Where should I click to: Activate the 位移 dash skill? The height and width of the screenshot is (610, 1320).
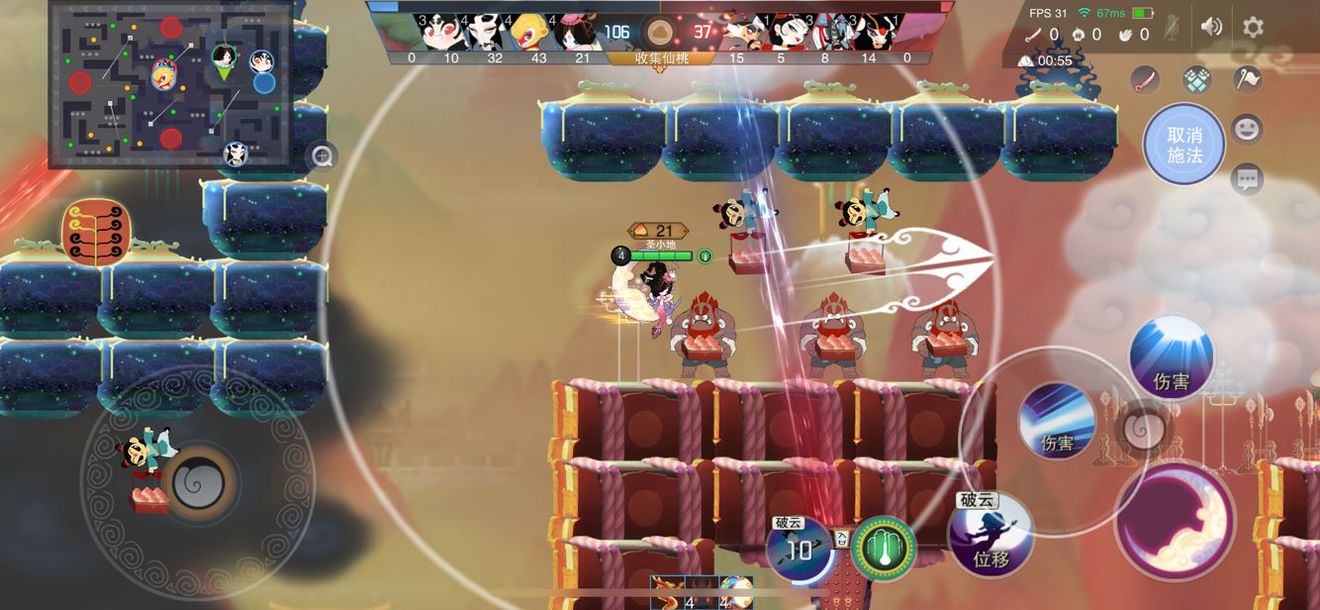click(x=990, y=535)
